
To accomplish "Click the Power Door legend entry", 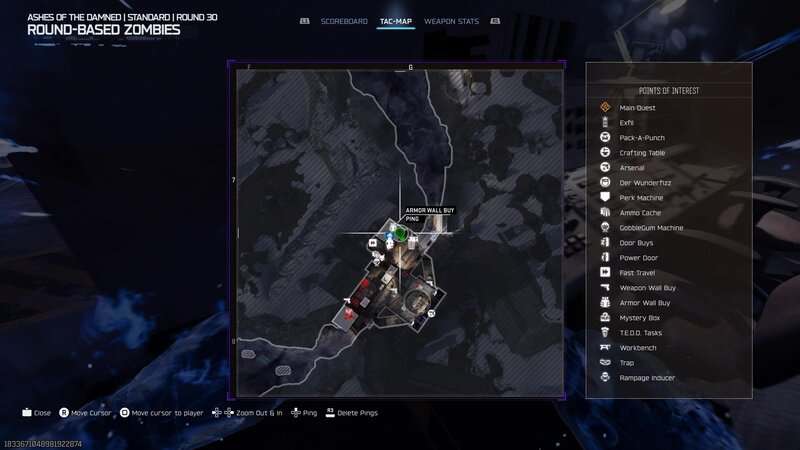I will (x=639, y=257).
